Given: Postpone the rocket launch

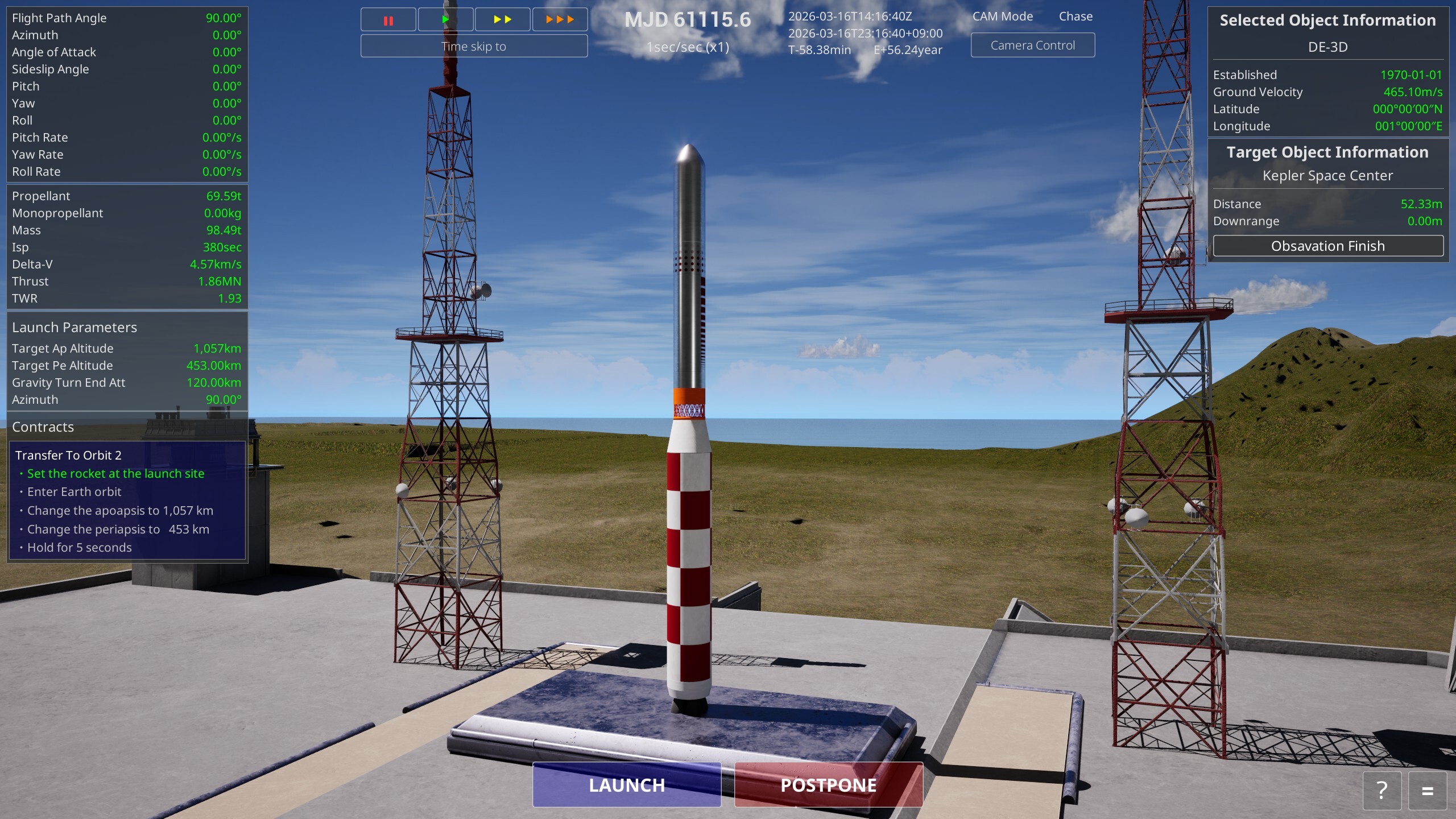Looking at the screenshot, I should (x=828, y=785).
